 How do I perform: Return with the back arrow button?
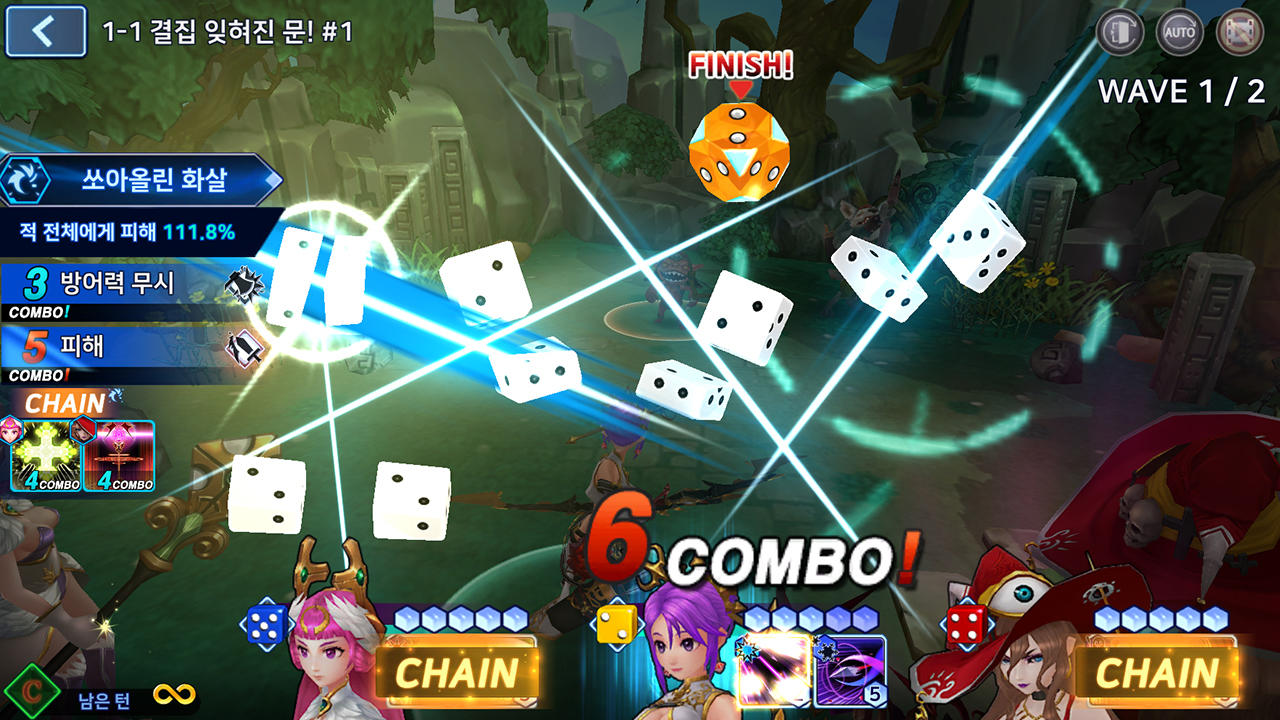(x=42, y=31)
